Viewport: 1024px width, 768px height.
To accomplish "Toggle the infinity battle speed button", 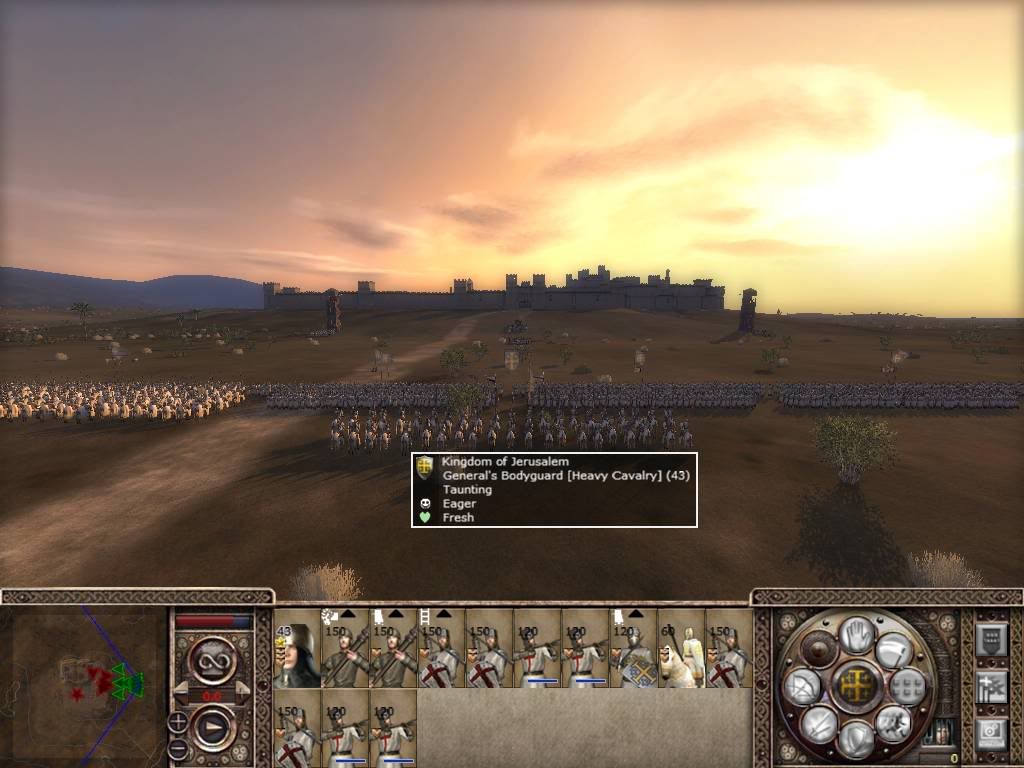I will tap(212, 659).
